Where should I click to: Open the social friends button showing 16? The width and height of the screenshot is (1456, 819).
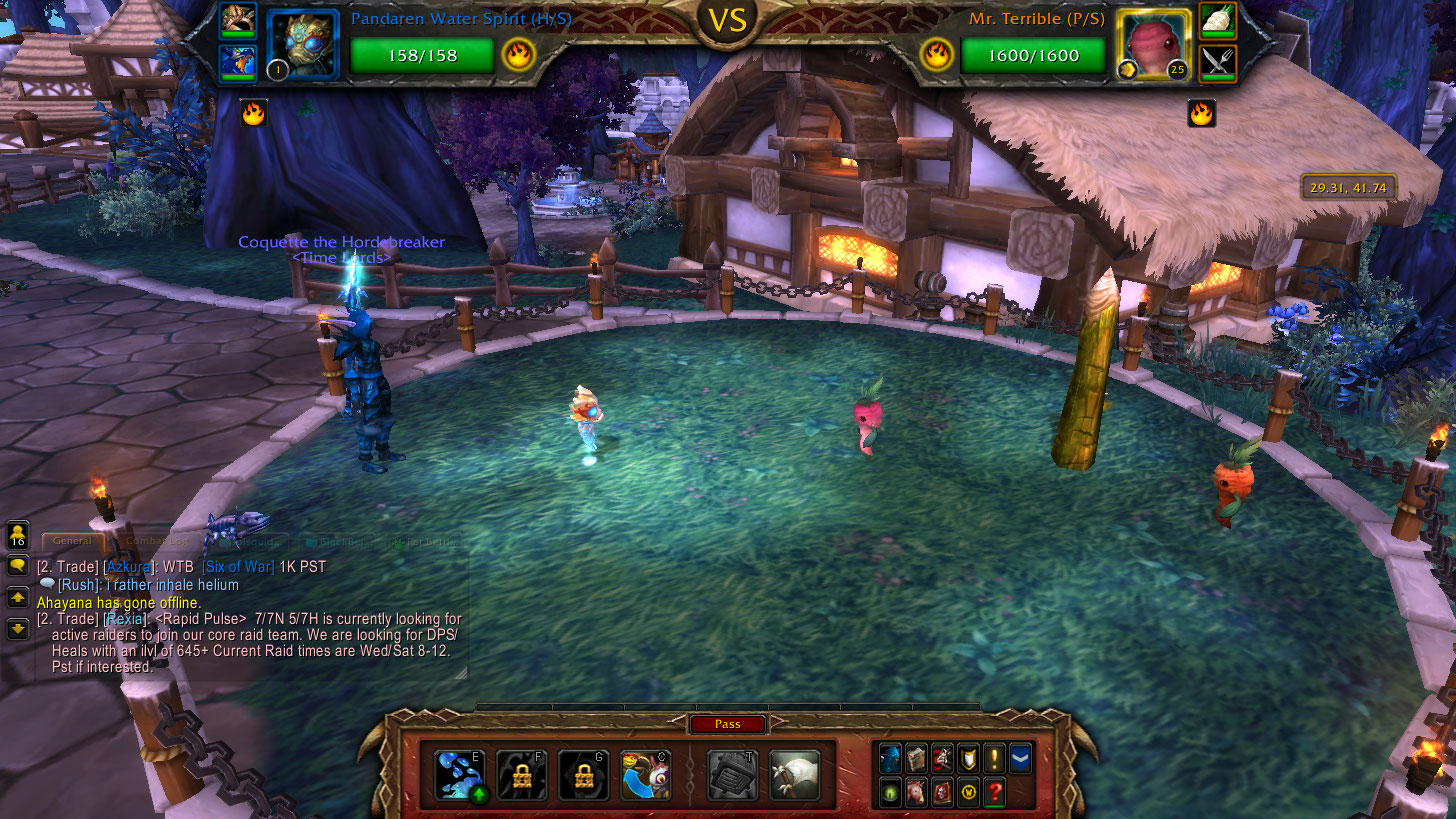[x=18, y=535]
